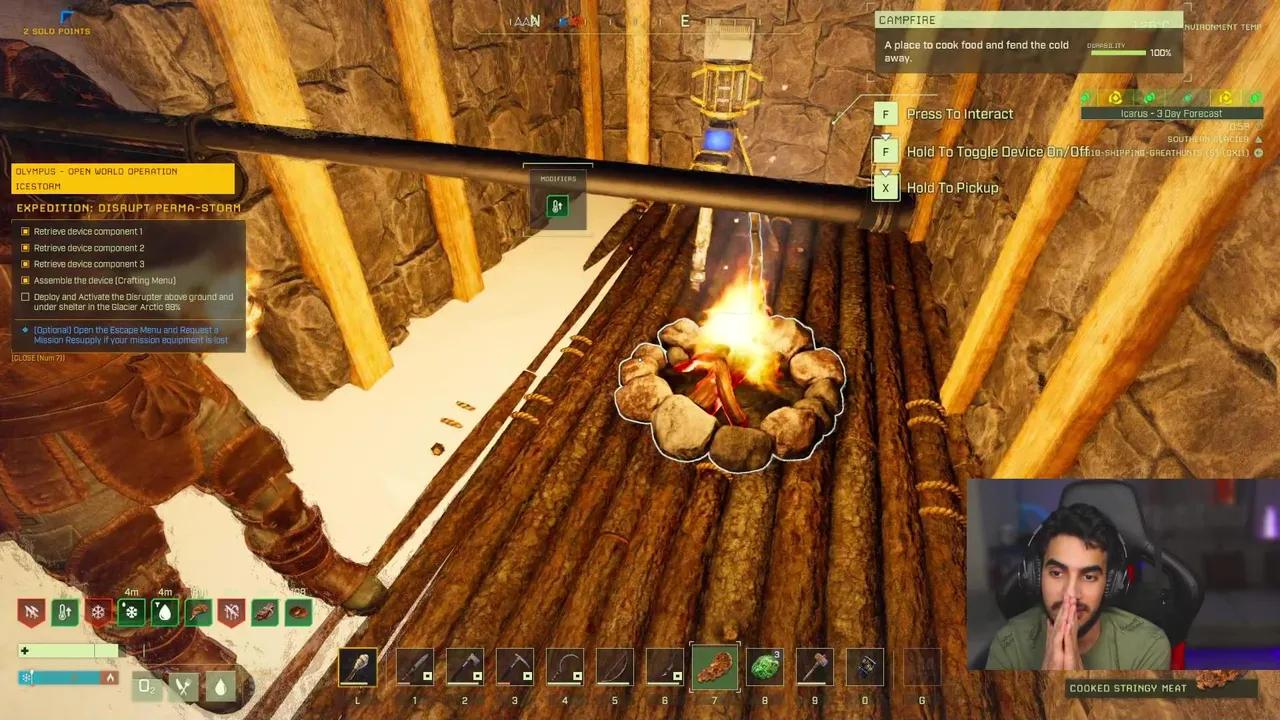Click the water droplet status icon
The width and height of the screenshot is (1280, 720).
pyautogui.click(x=220, y=686)
